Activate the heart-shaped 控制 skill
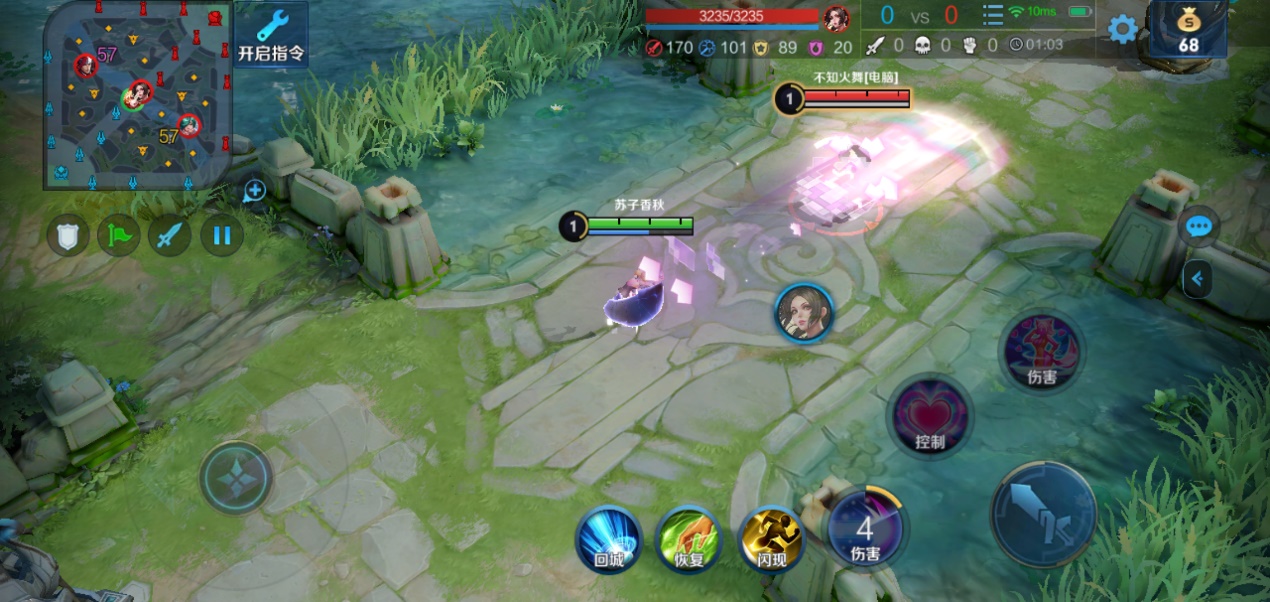 [929, 417]
